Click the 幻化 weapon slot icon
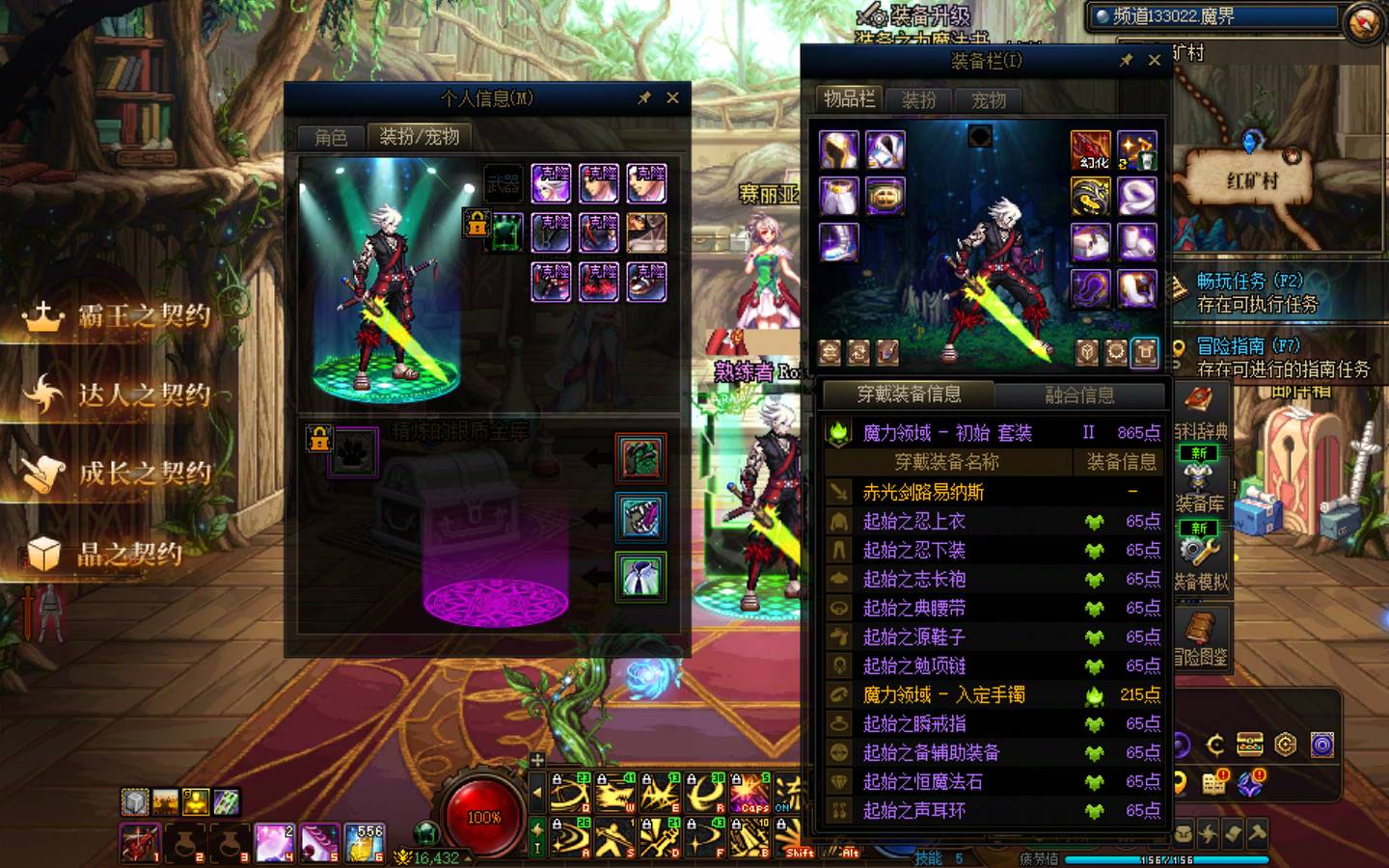Viewport: 1389px width, 868px height. 1091,149
